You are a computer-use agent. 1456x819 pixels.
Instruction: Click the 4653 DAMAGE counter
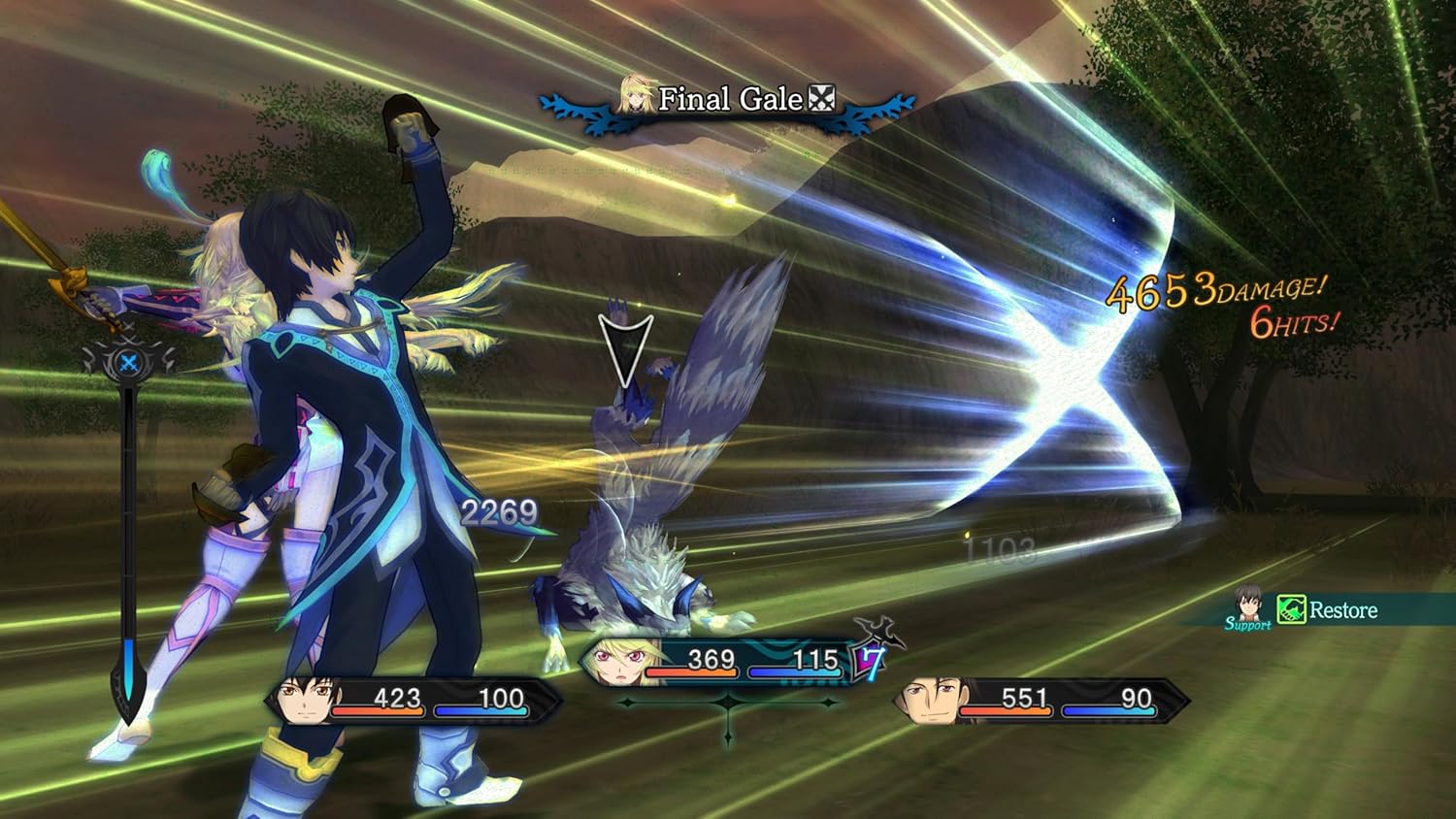tap(1211, 291)
